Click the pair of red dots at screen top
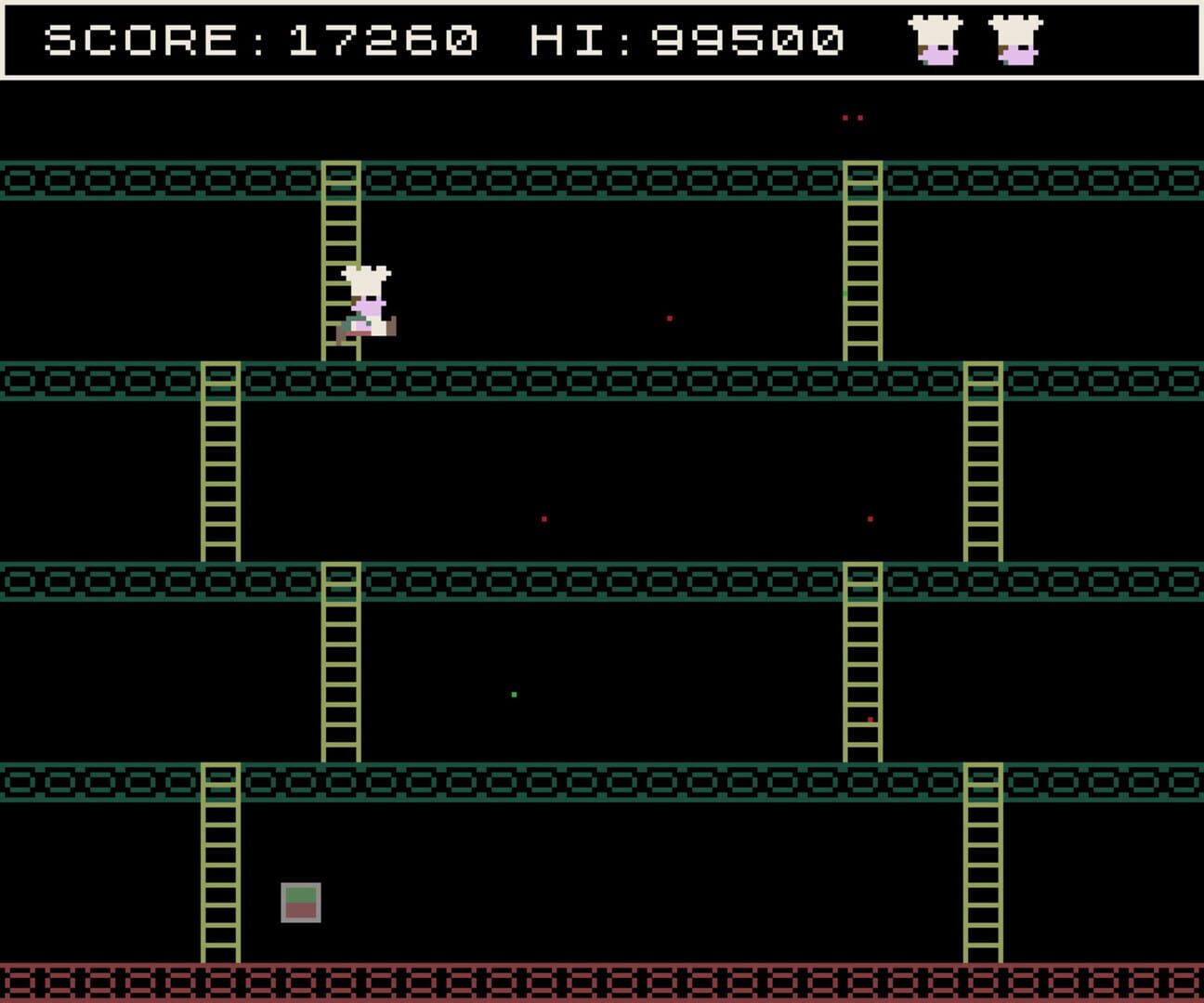Screen dimensions: 1204x1003 click(x=850, y=117)
